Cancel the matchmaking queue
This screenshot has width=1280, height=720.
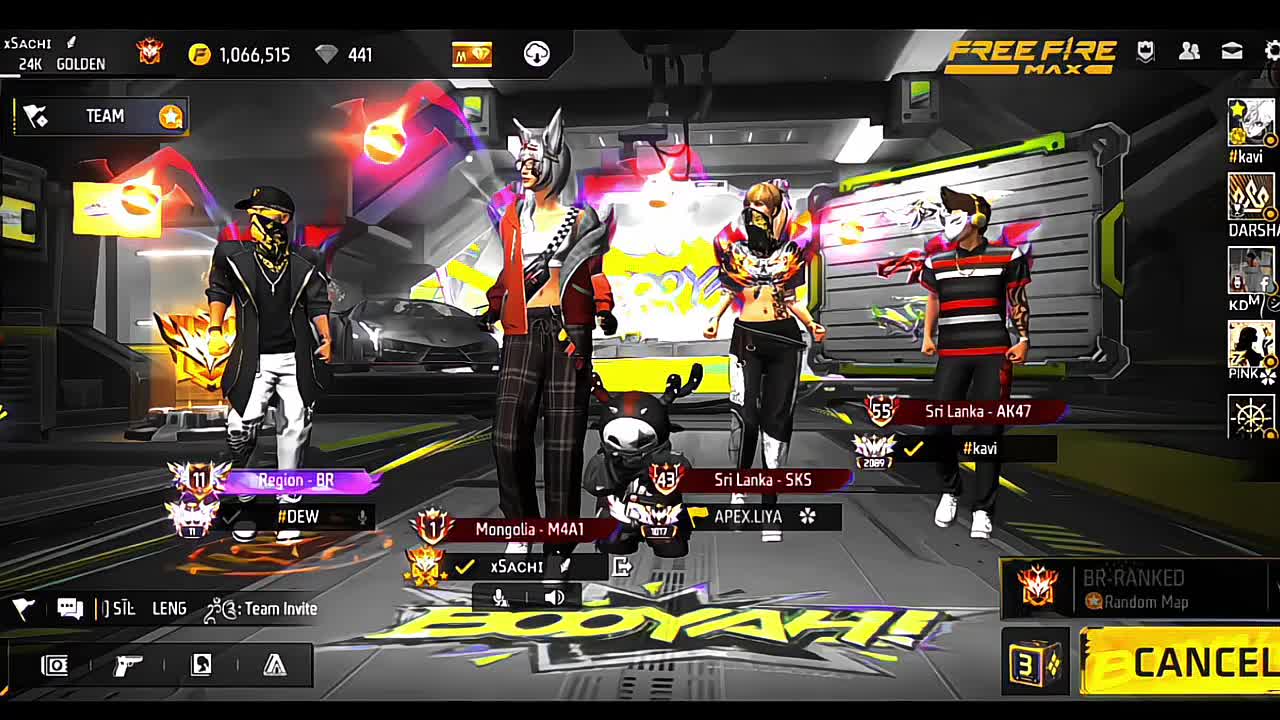pyautogui.click(x=1180, y=662)
